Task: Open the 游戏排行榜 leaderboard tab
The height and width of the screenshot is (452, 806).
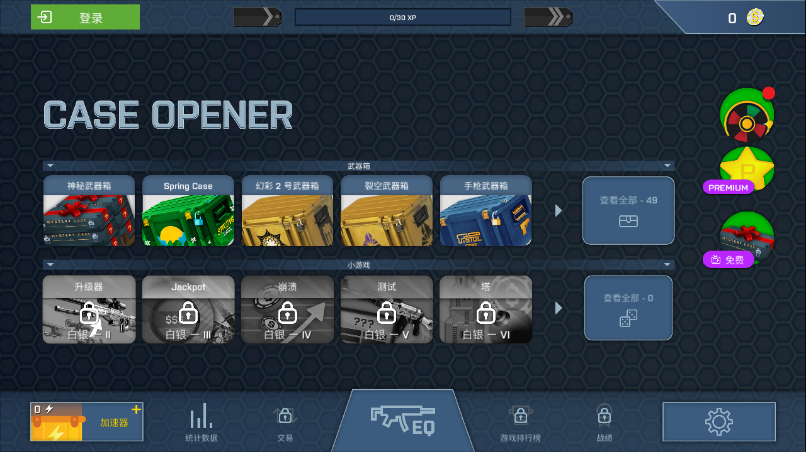Action: 519,422
